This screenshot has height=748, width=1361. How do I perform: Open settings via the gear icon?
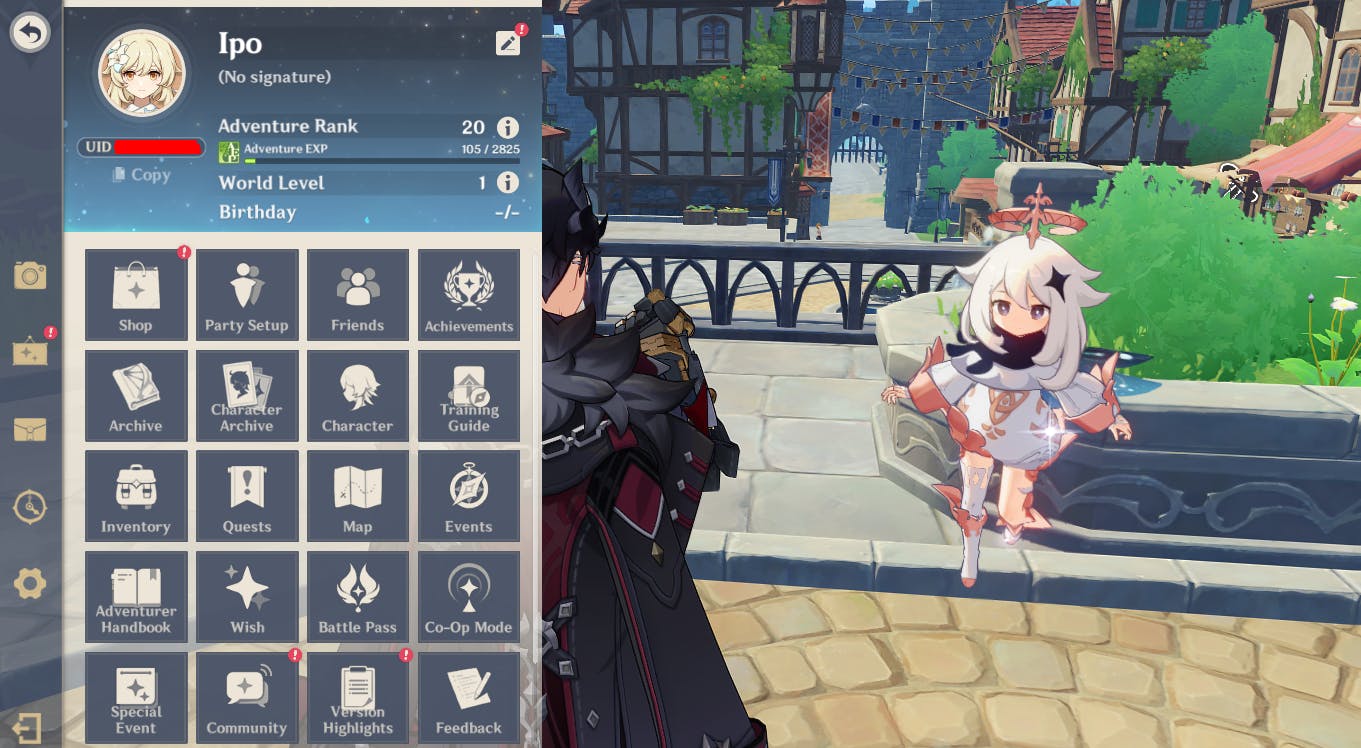click(30, 583)
